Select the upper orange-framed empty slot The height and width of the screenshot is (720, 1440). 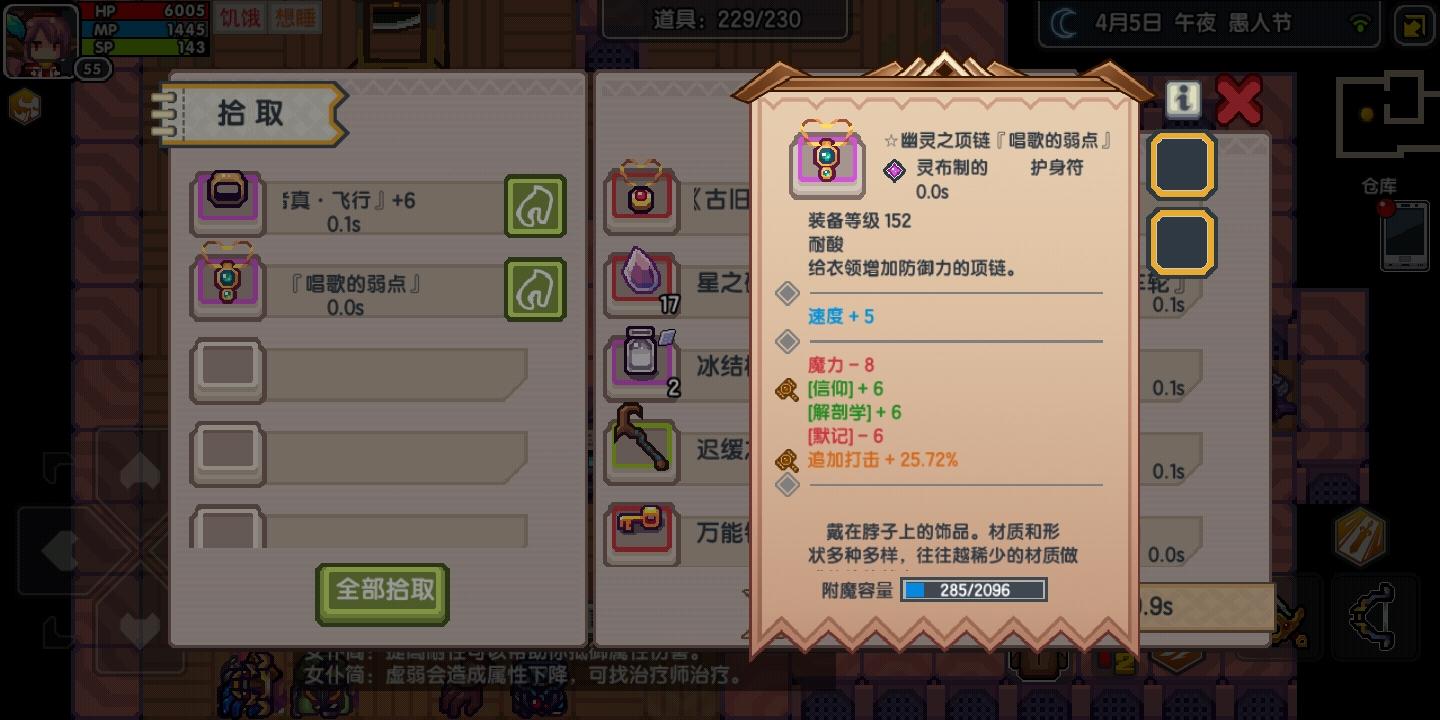click(1182, 165)
